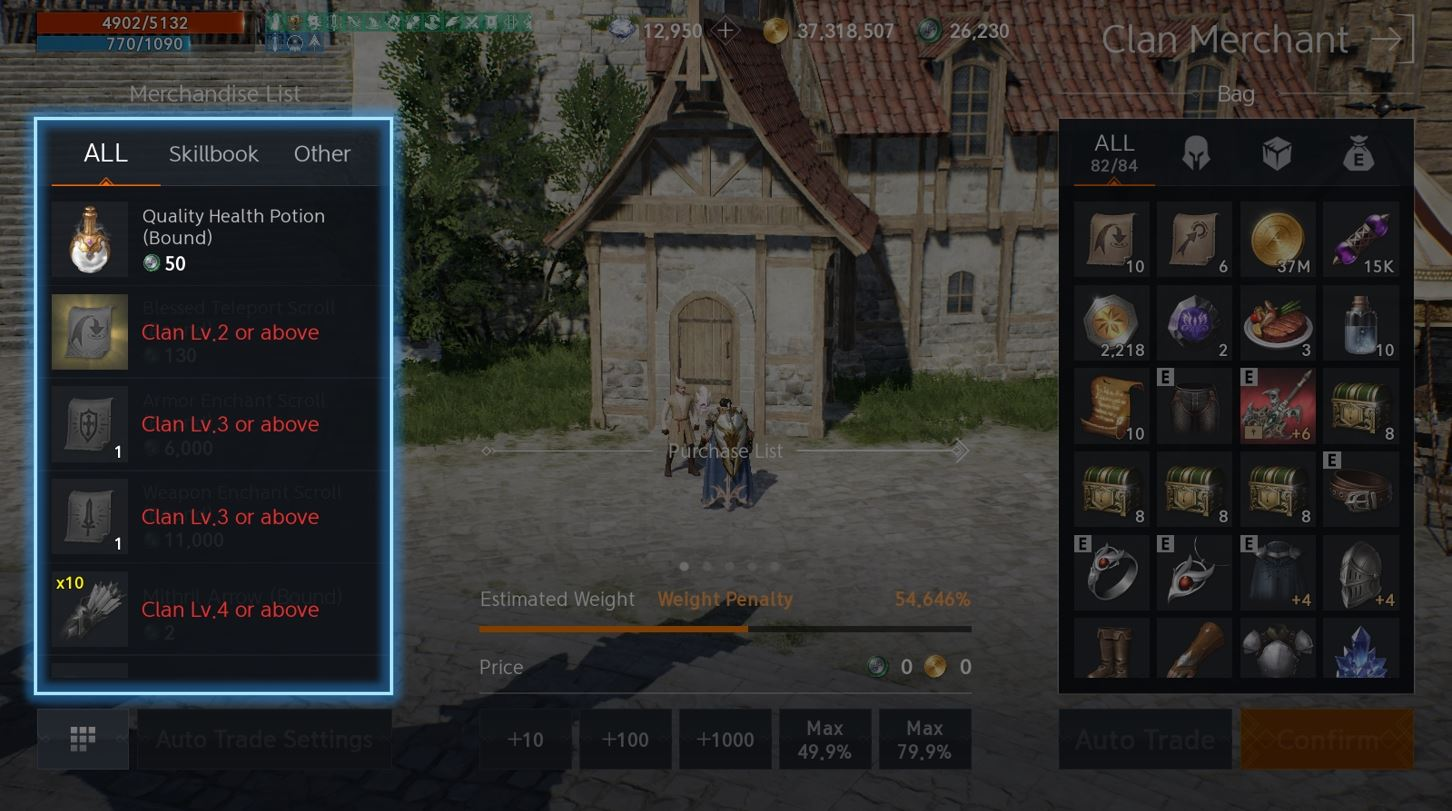Select the helmet equipment filter in the Bag
This screenshot has width=1452, height=811.
[1194, 153]
